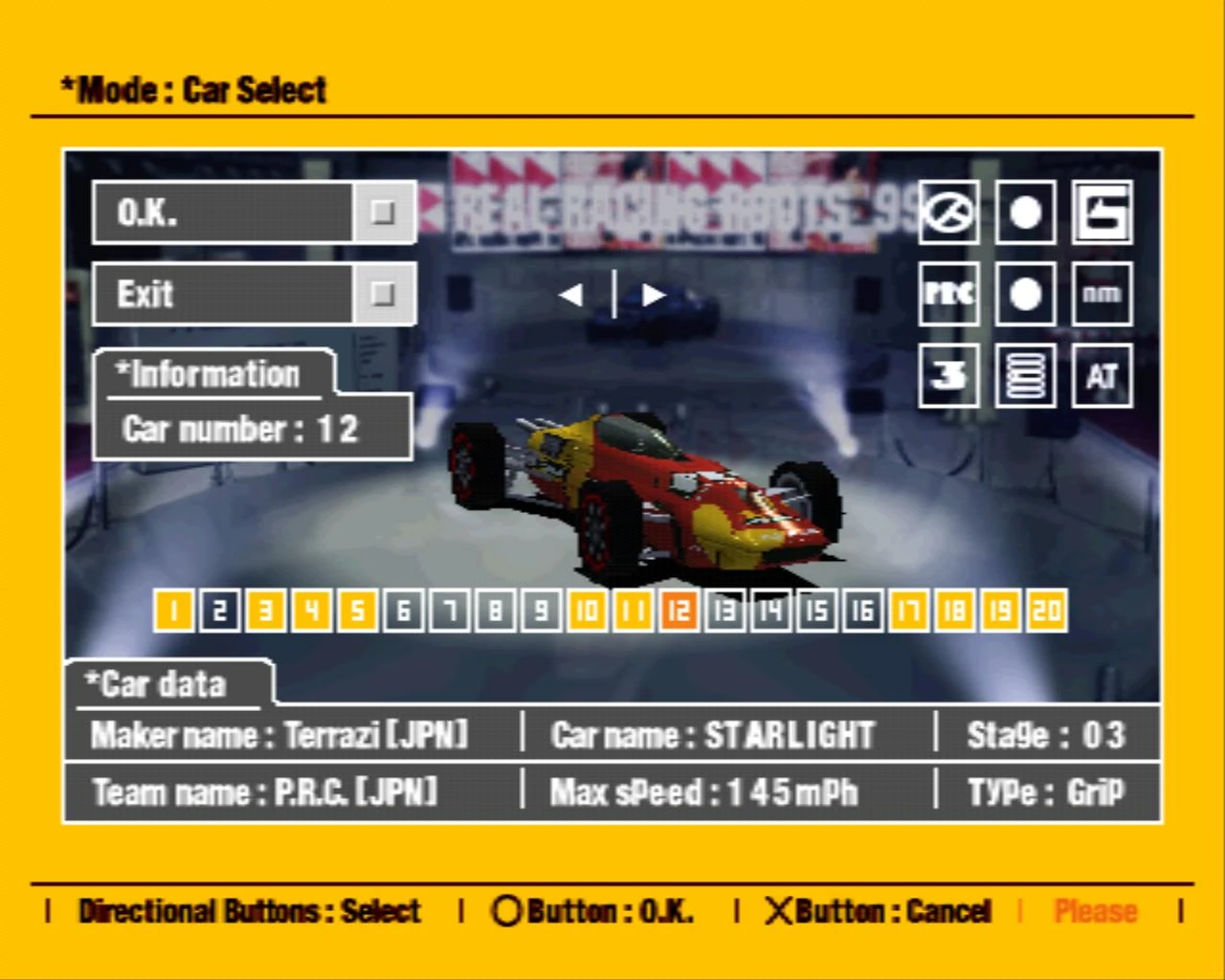
Task: Toggle the checkbox next to O.K.
Action: click(x=382, y=212)
